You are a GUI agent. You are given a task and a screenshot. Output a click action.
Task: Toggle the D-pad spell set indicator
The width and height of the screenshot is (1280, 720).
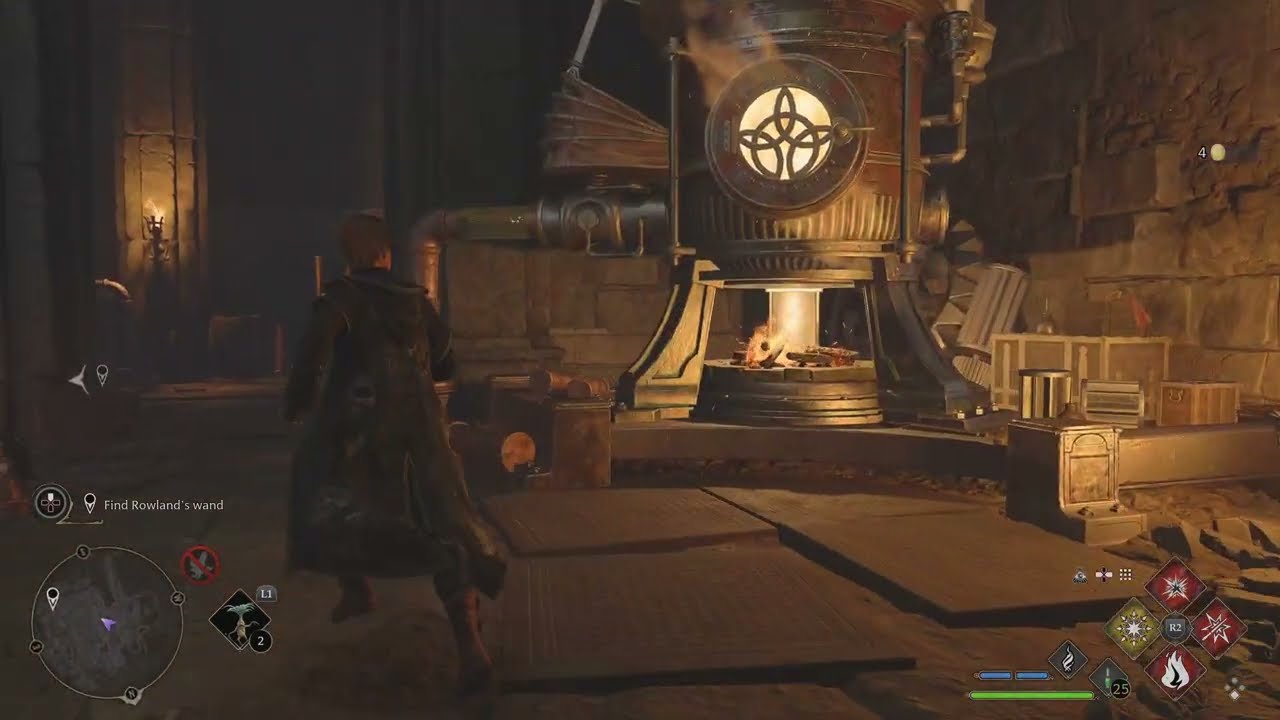tap(1104, 574)
